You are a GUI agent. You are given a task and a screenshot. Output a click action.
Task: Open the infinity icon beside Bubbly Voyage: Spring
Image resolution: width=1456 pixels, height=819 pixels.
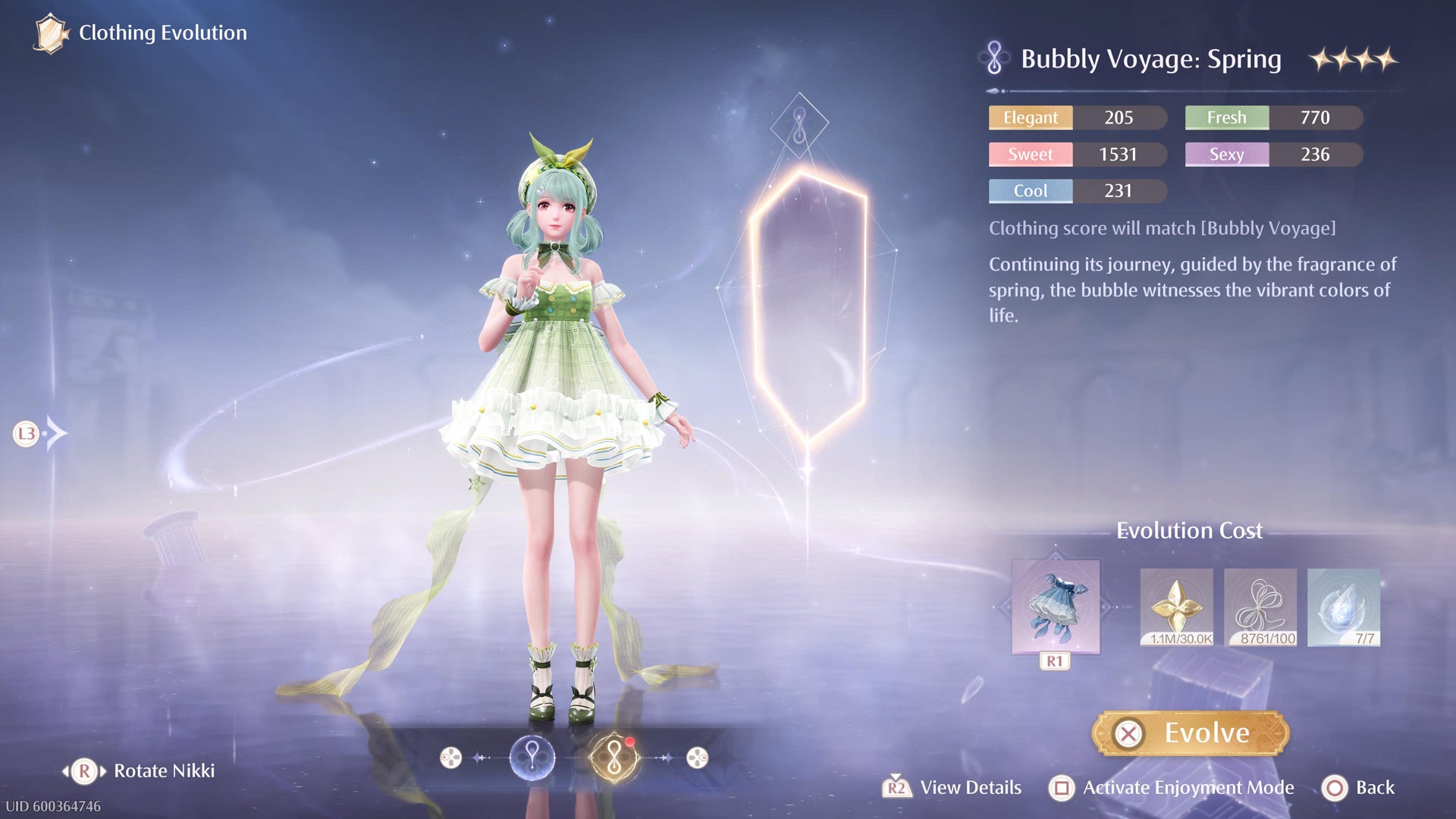tap(995, 58)
